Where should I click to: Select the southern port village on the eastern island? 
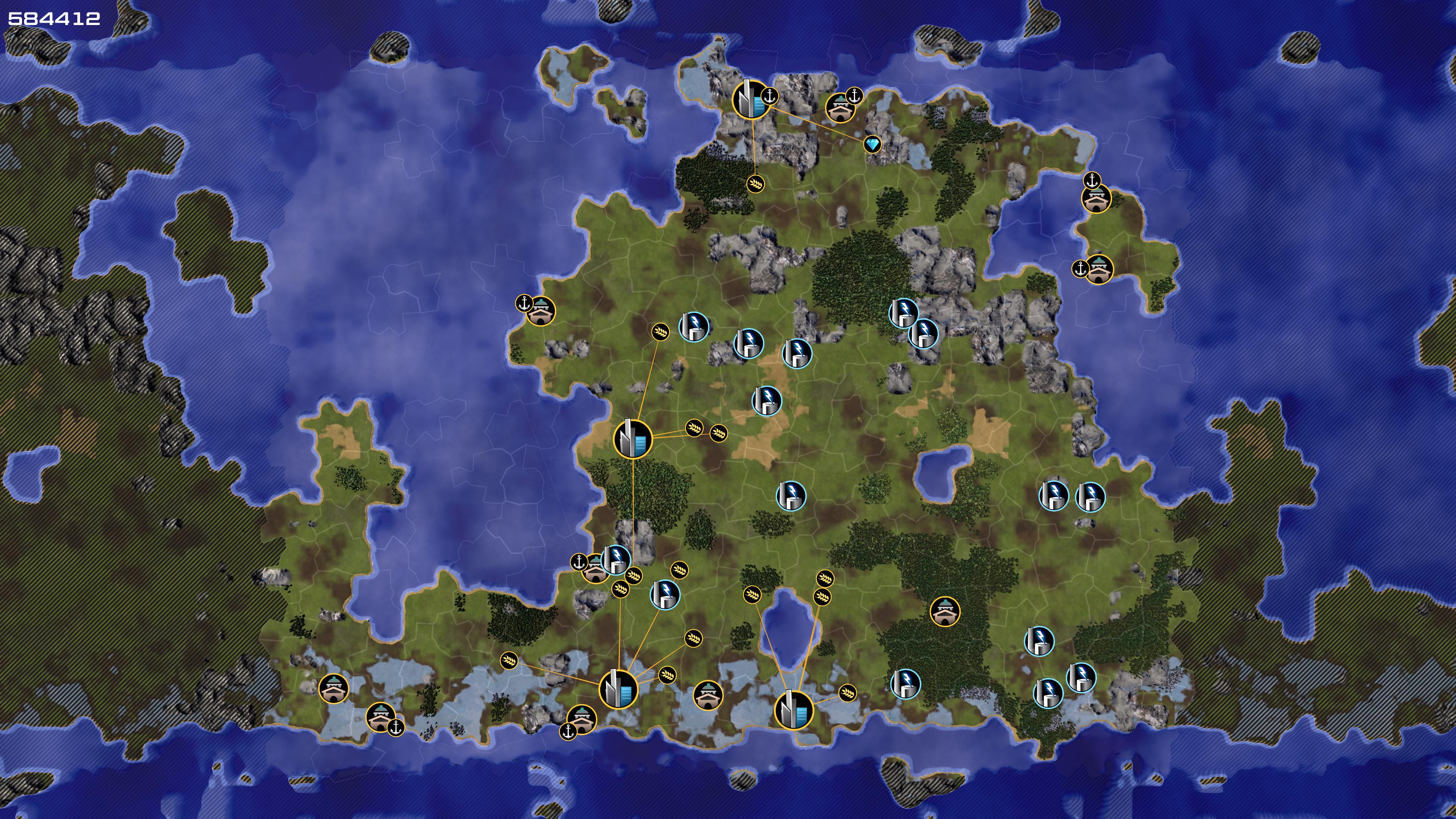tap(1099, 270)
